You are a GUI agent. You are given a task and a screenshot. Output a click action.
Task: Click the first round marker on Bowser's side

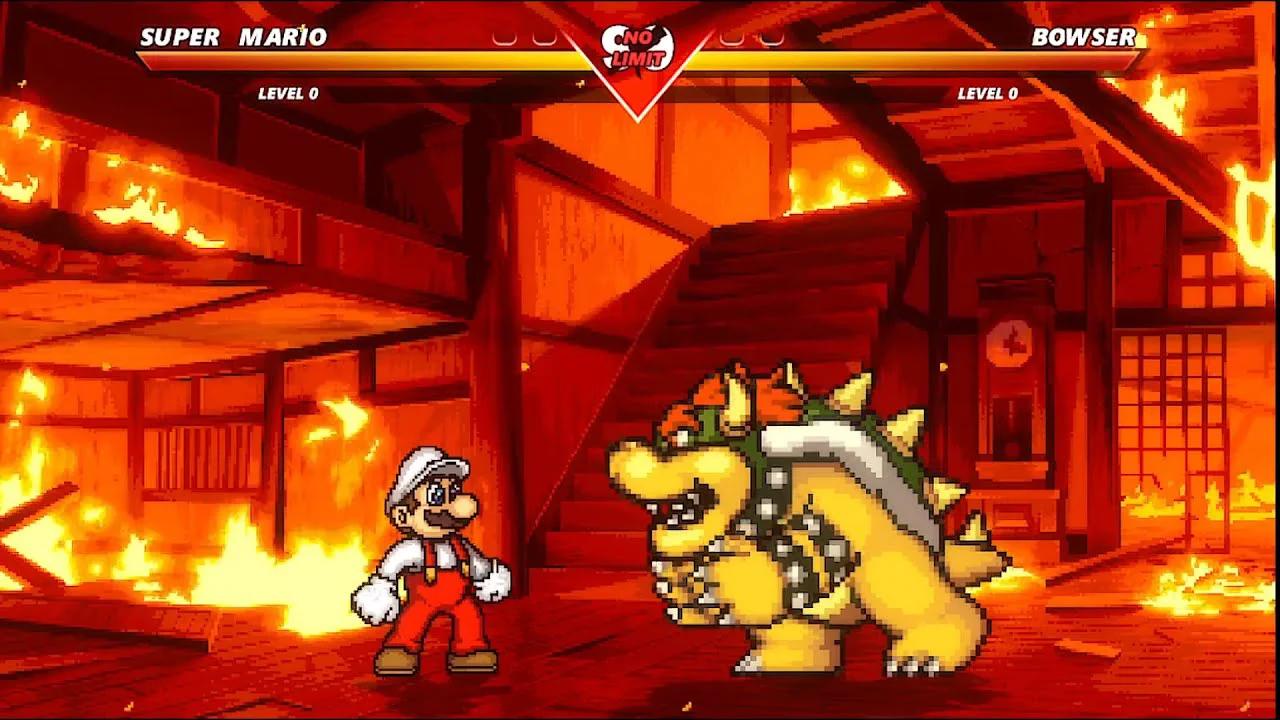point(732,40)
